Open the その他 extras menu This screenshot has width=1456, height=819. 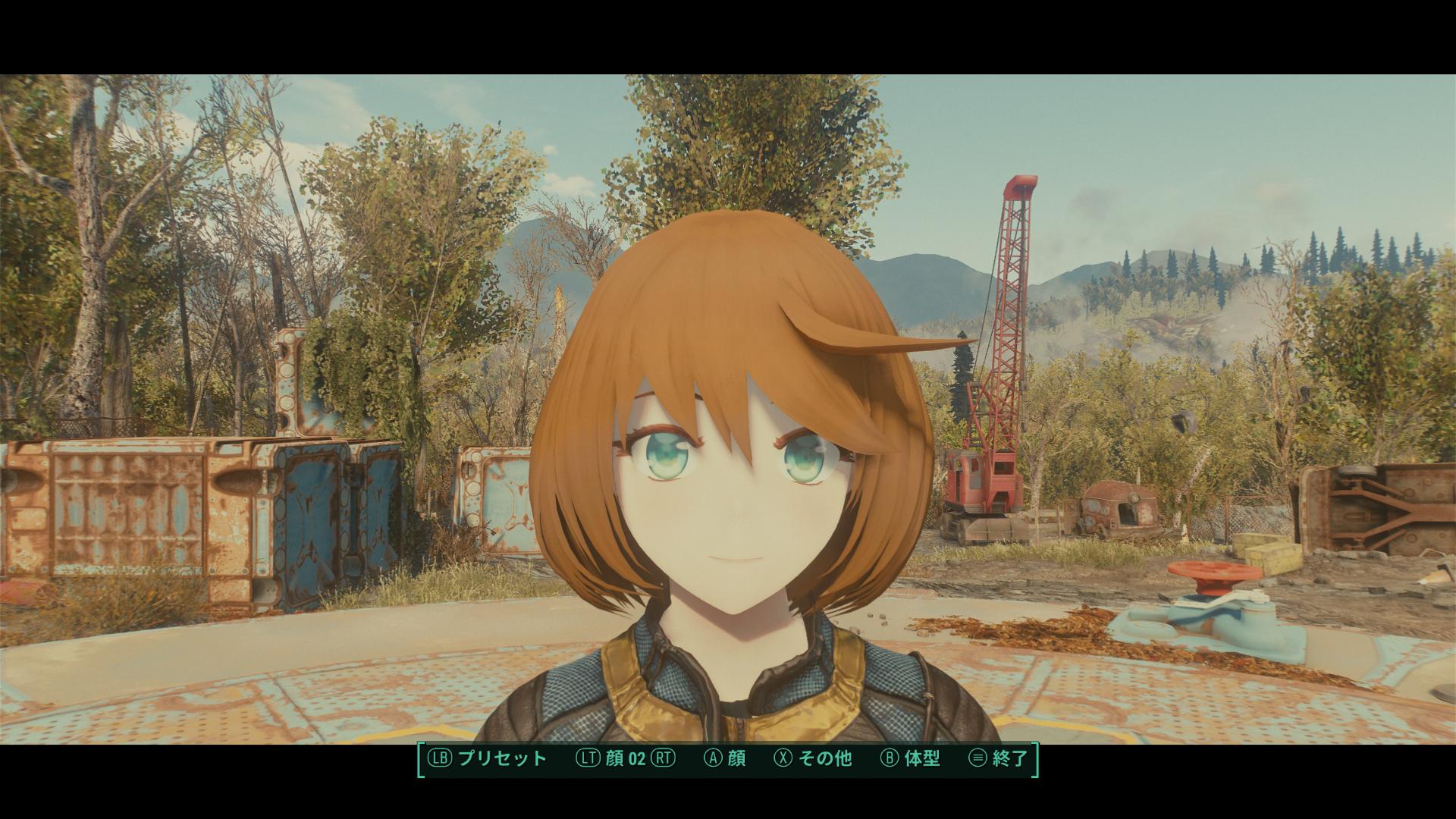coord(825,757)
